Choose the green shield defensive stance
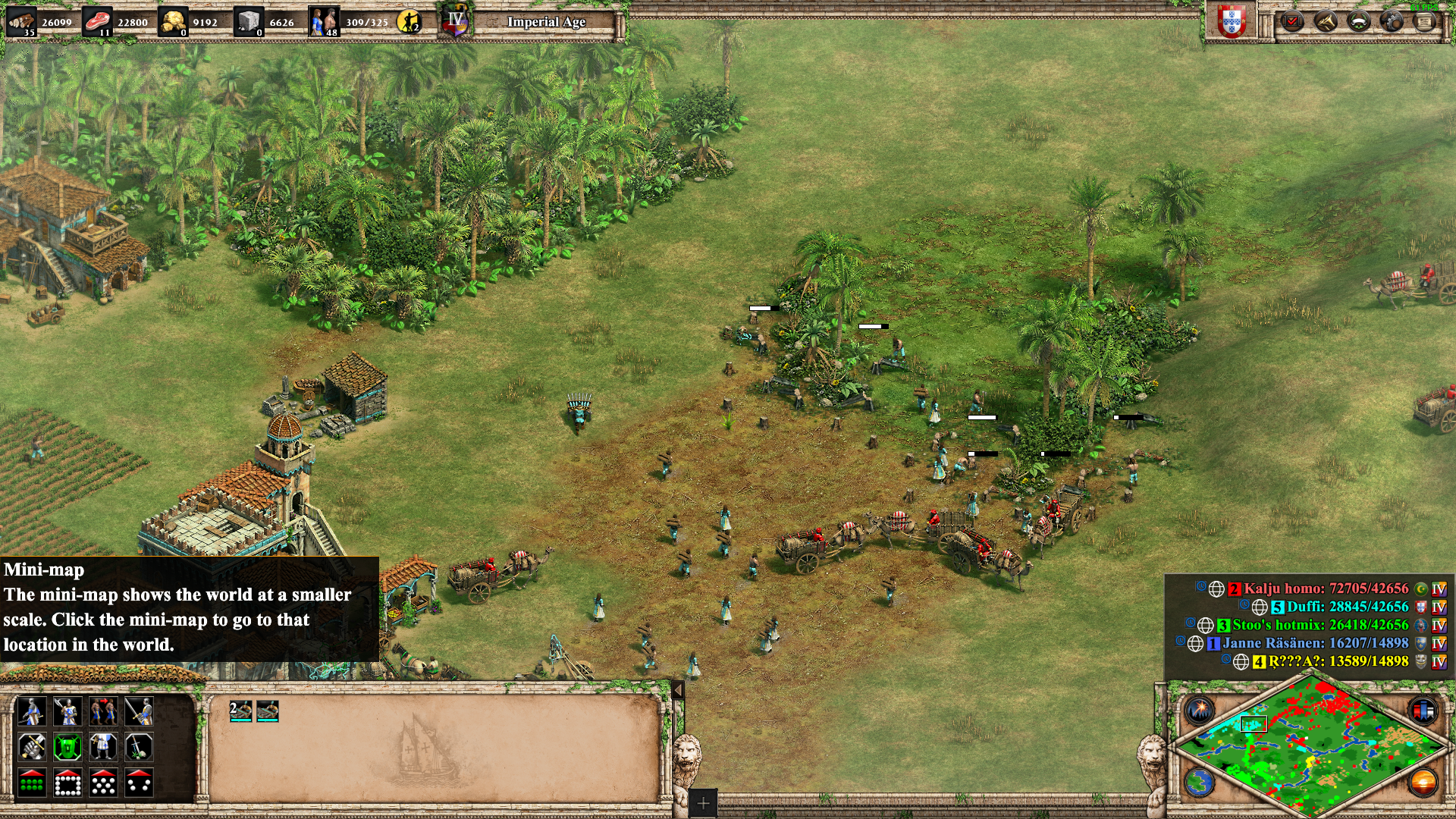Screen dimensions: 1456x819 pos(67,747)
